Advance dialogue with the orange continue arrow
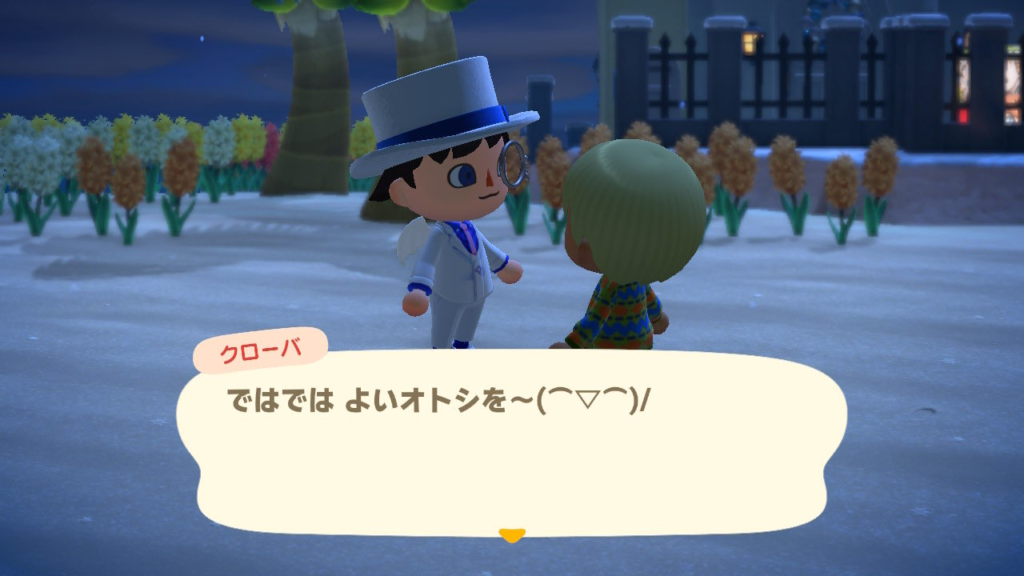 click(x=511, y=536)
